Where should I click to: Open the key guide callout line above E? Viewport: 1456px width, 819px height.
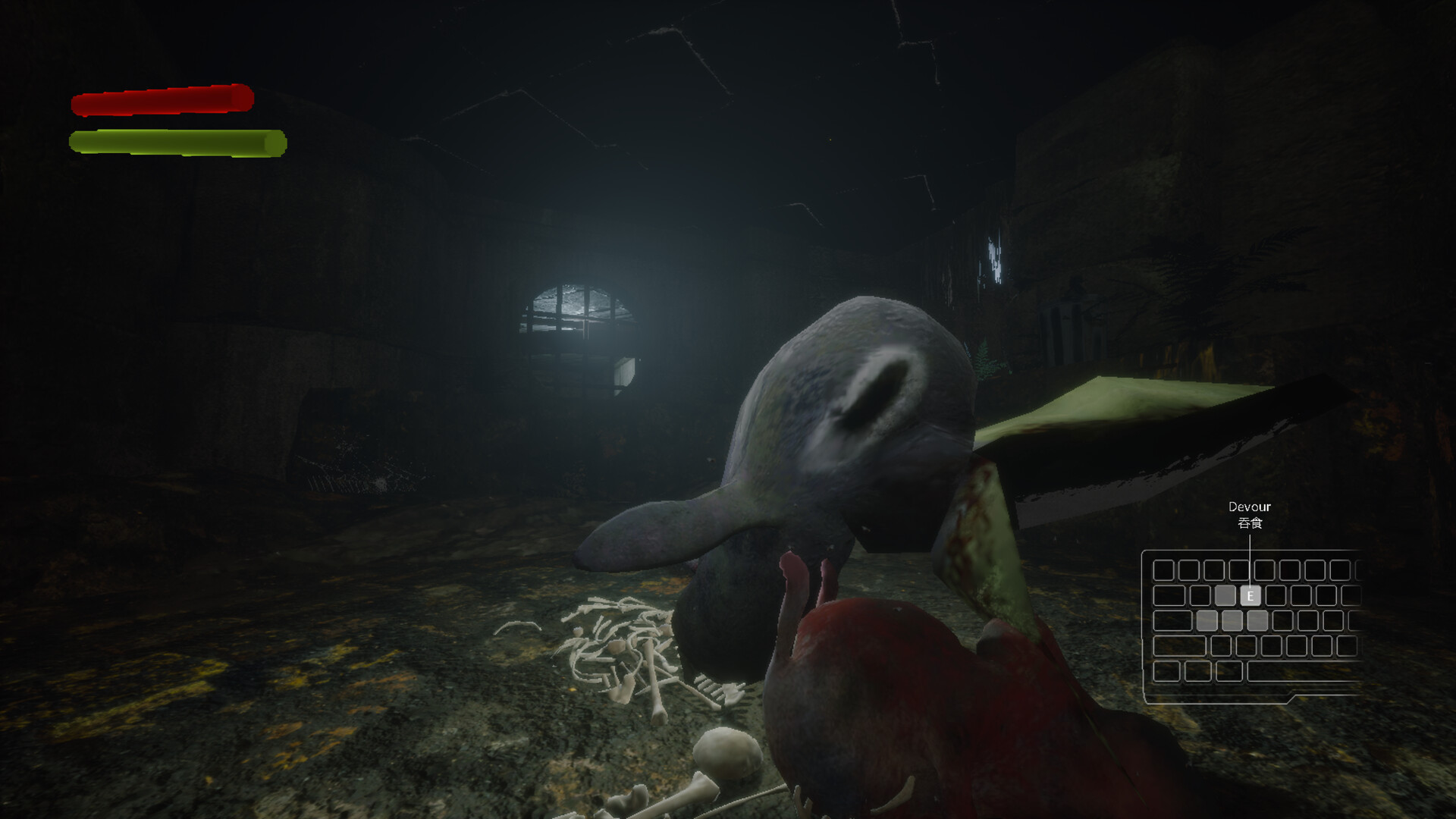click(1250, 548)
